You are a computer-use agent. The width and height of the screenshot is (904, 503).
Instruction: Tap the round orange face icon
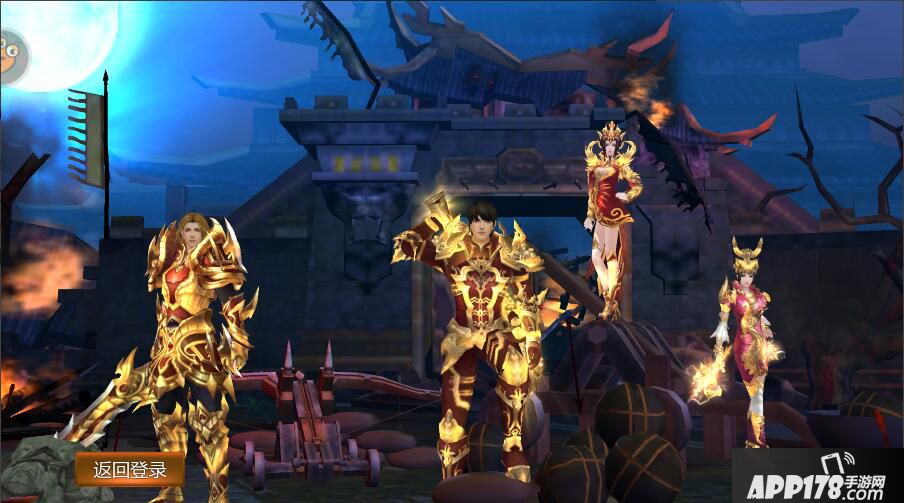(x=12, y=56)
